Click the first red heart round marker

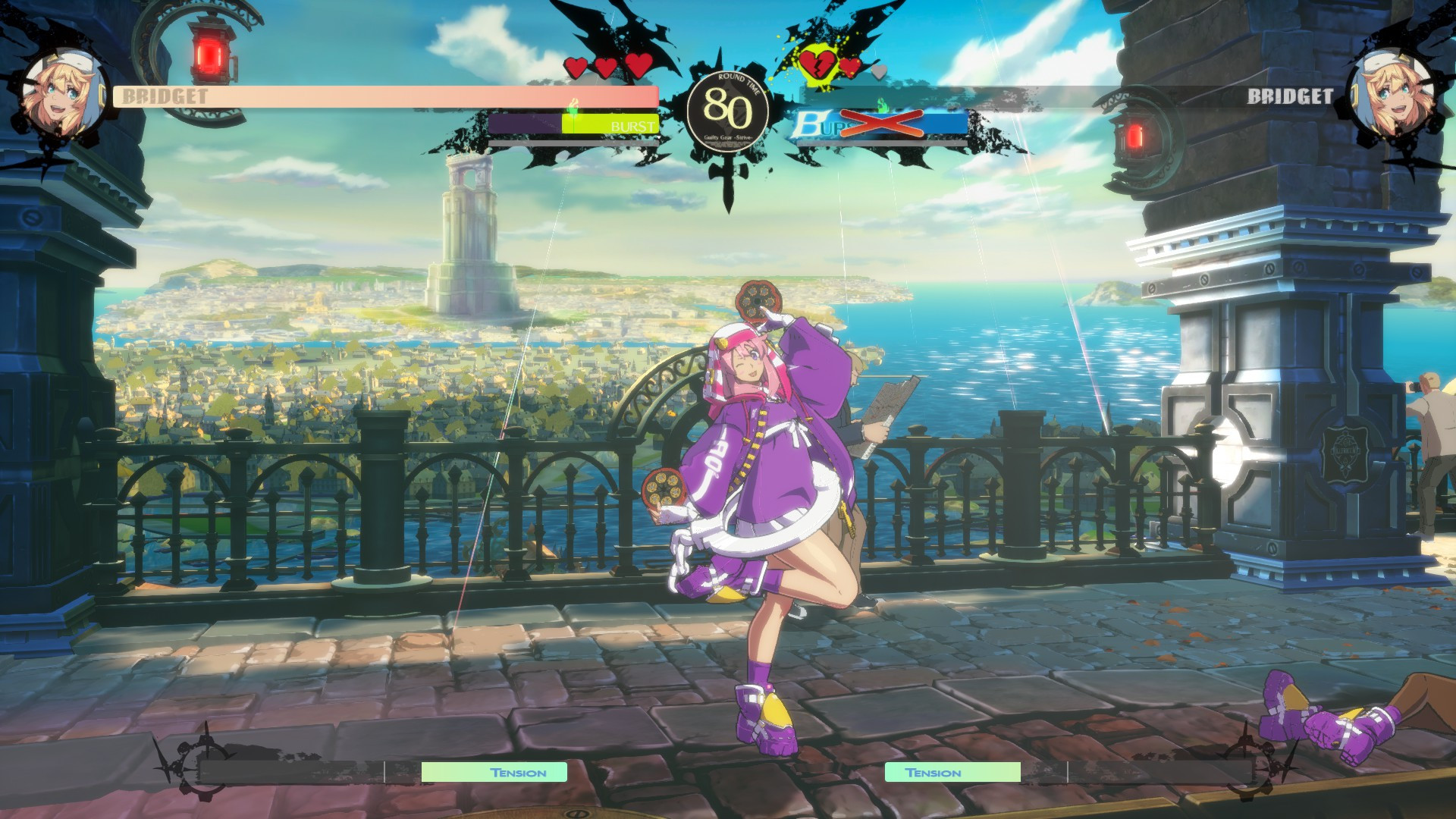point(576,67)
